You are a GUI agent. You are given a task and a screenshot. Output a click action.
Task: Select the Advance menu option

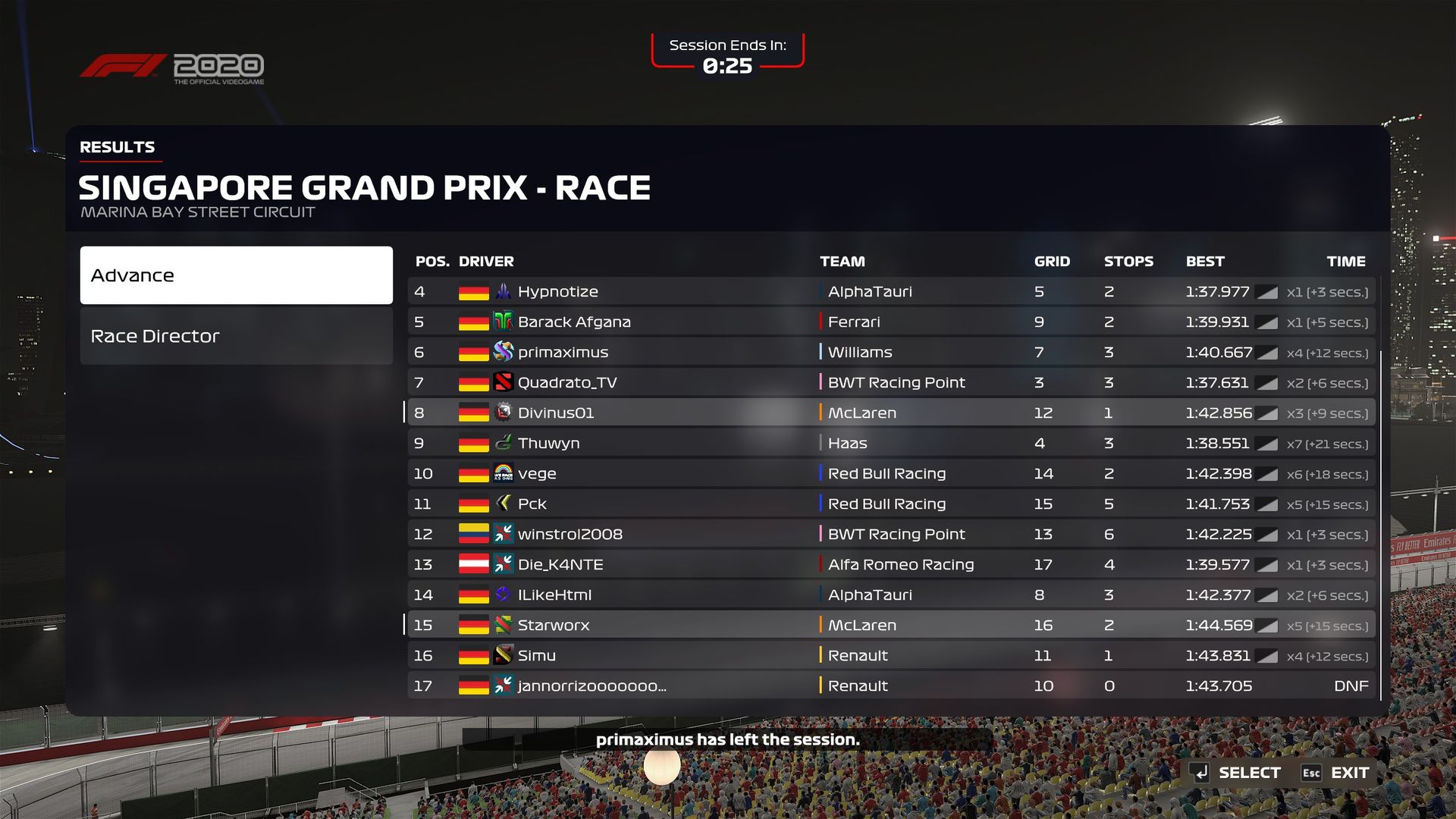tap(236, 275)
